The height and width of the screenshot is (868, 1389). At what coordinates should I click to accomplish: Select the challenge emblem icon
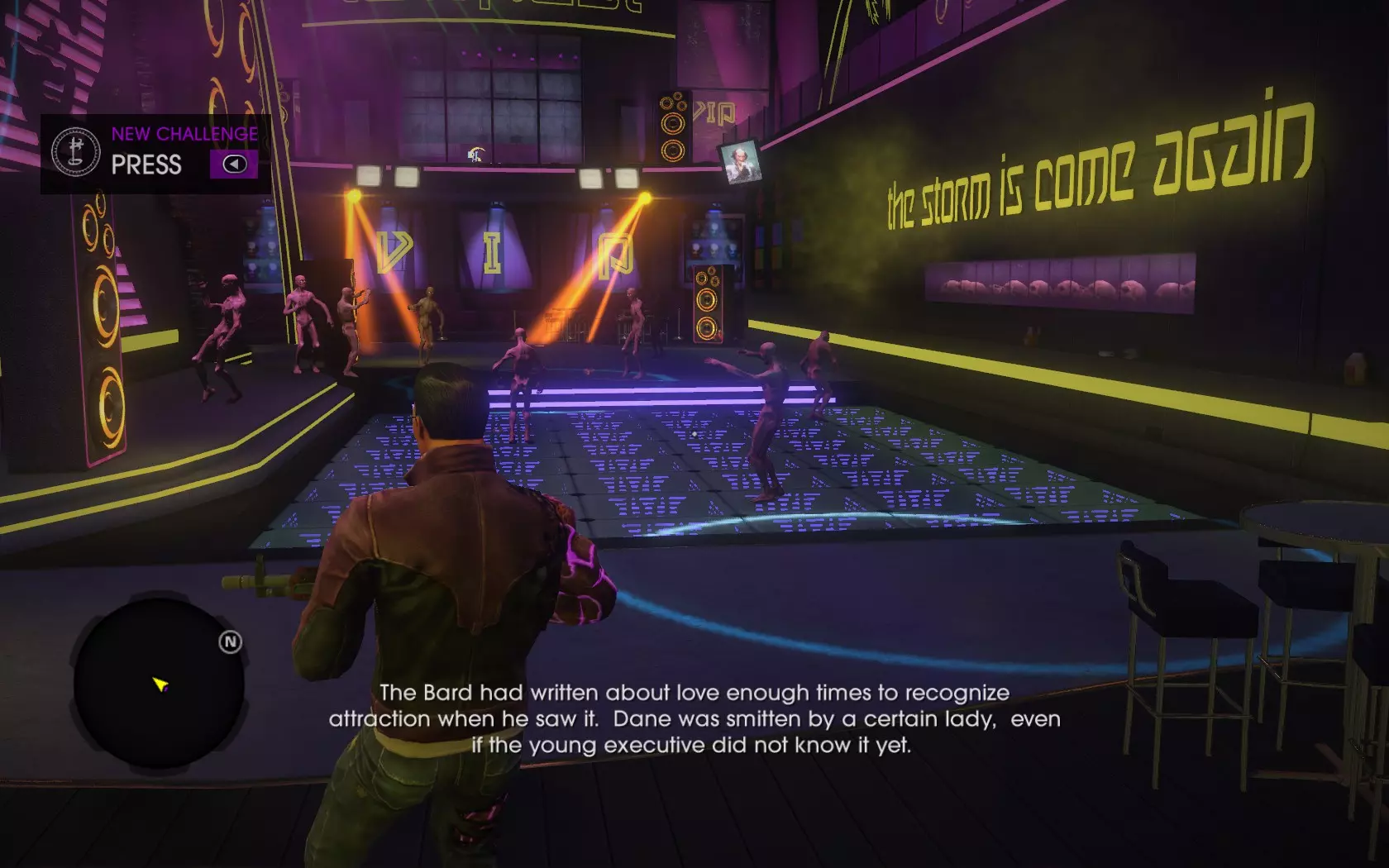pyautogui.click(x=76, y=151)
